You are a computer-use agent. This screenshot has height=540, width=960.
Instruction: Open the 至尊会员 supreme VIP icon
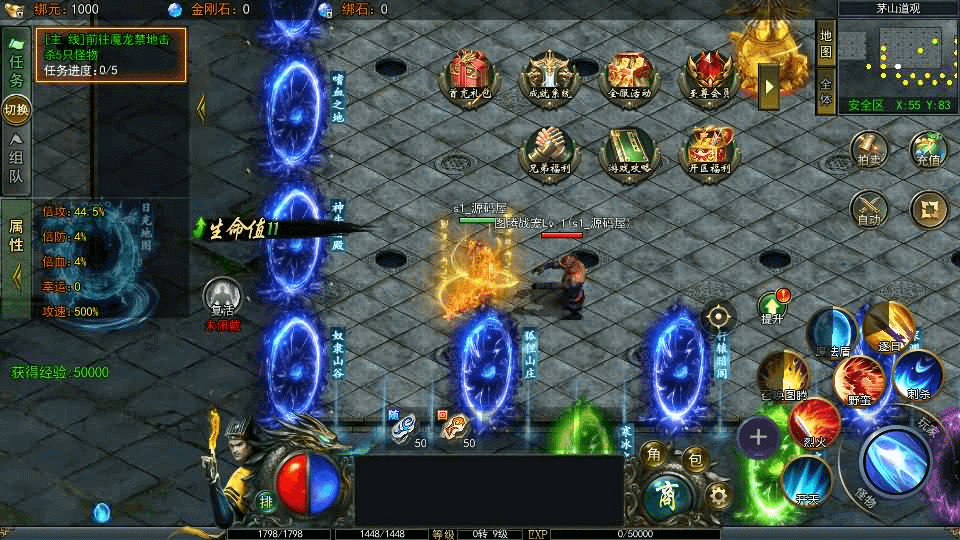(711, 73)
